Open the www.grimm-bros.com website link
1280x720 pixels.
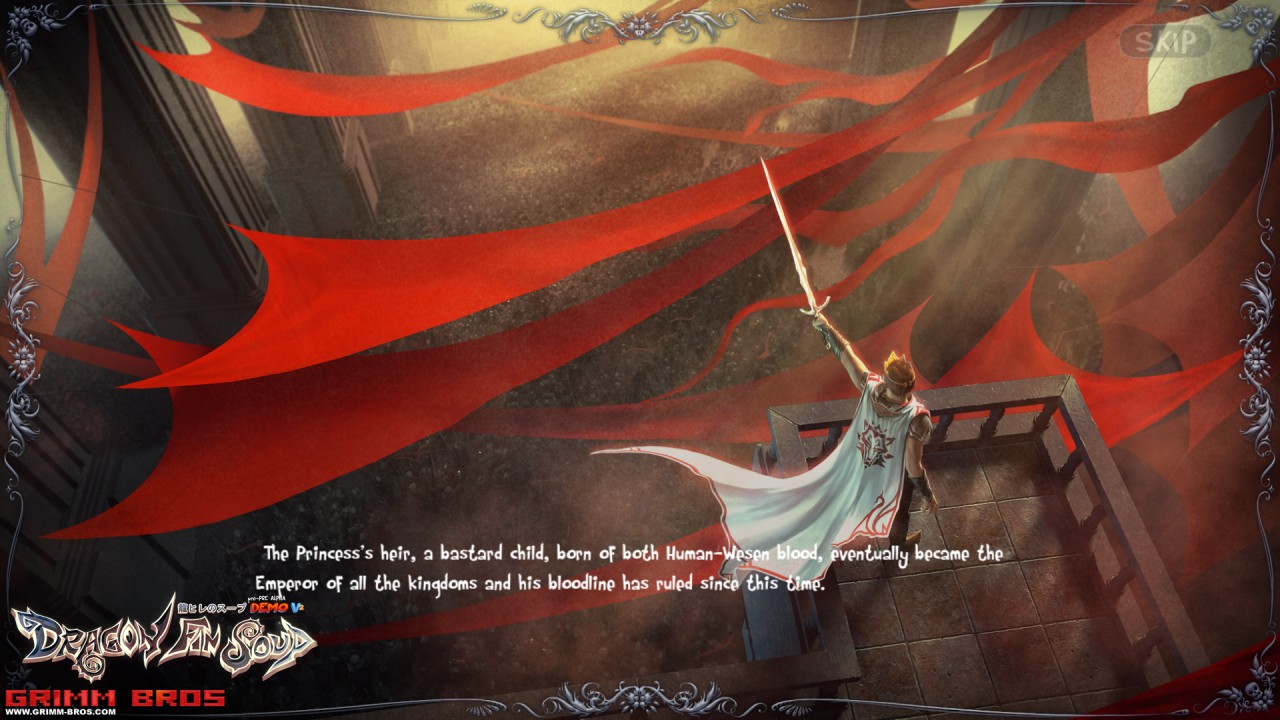62,712
